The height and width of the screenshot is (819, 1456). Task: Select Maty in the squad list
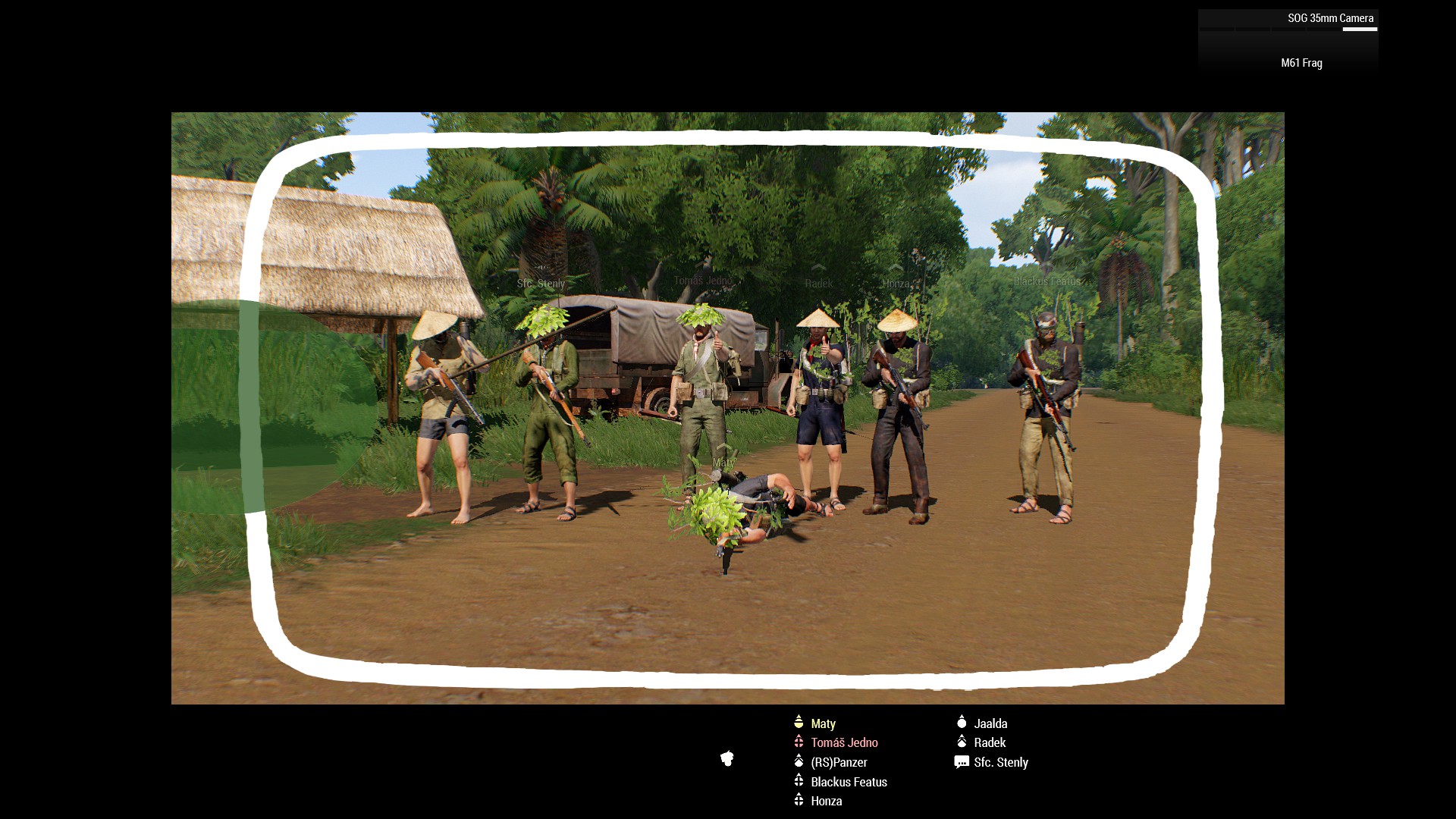pyautogui.click(x=823, y=723)
